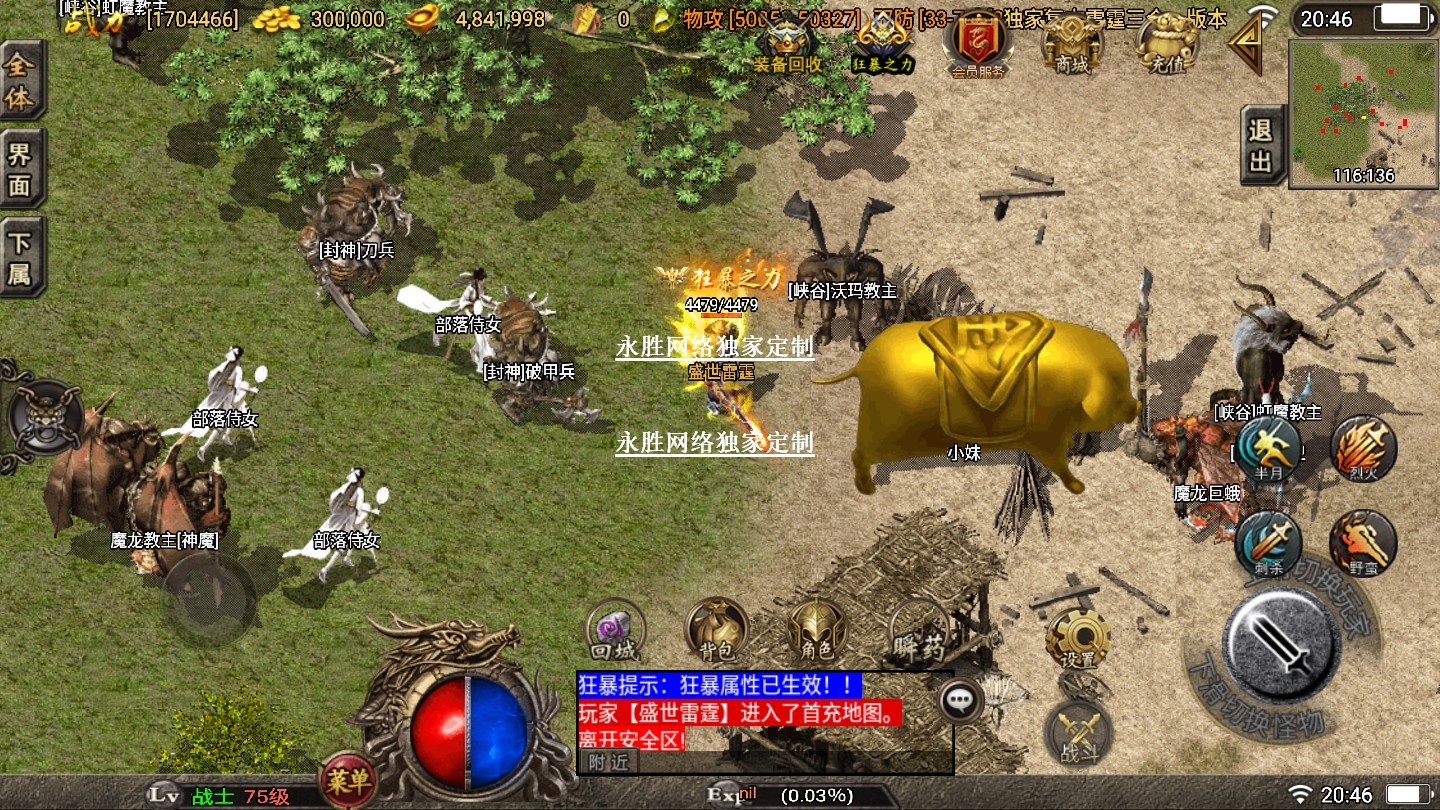The width and height of the screenshot is (1440, 810).
Task: Open the 商城 shop
Action: (x=1071, y=45)
